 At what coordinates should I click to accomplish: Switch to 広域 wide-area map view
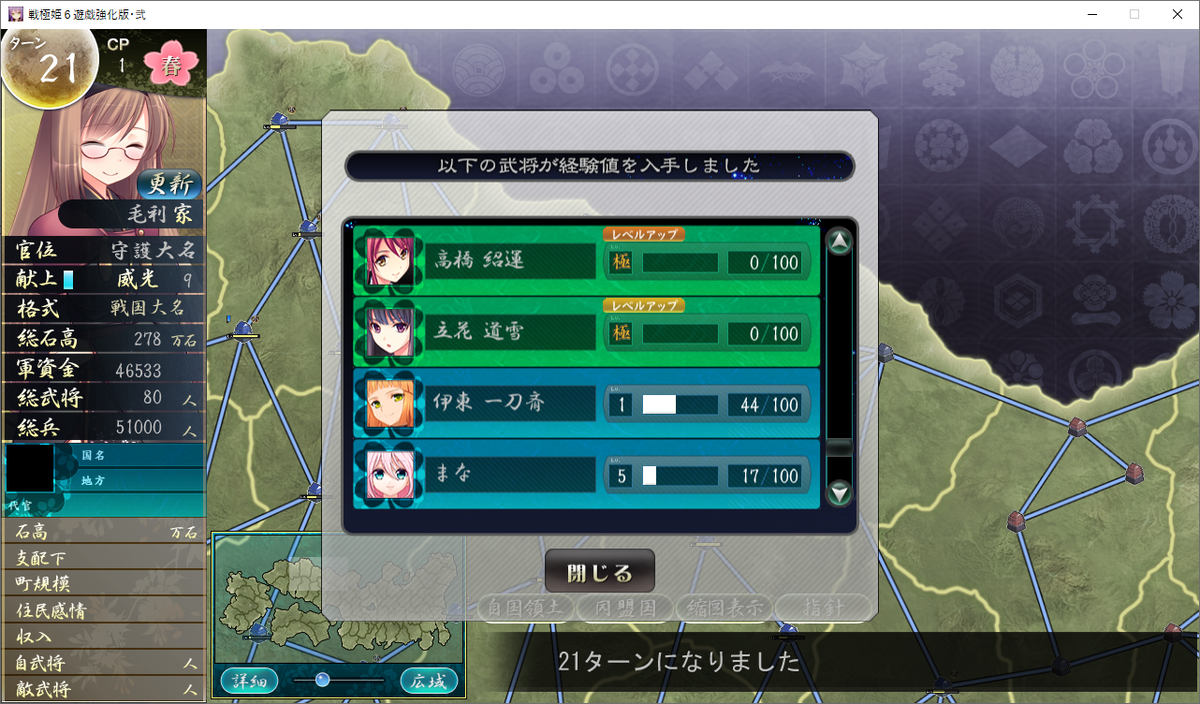coord(429,681)
